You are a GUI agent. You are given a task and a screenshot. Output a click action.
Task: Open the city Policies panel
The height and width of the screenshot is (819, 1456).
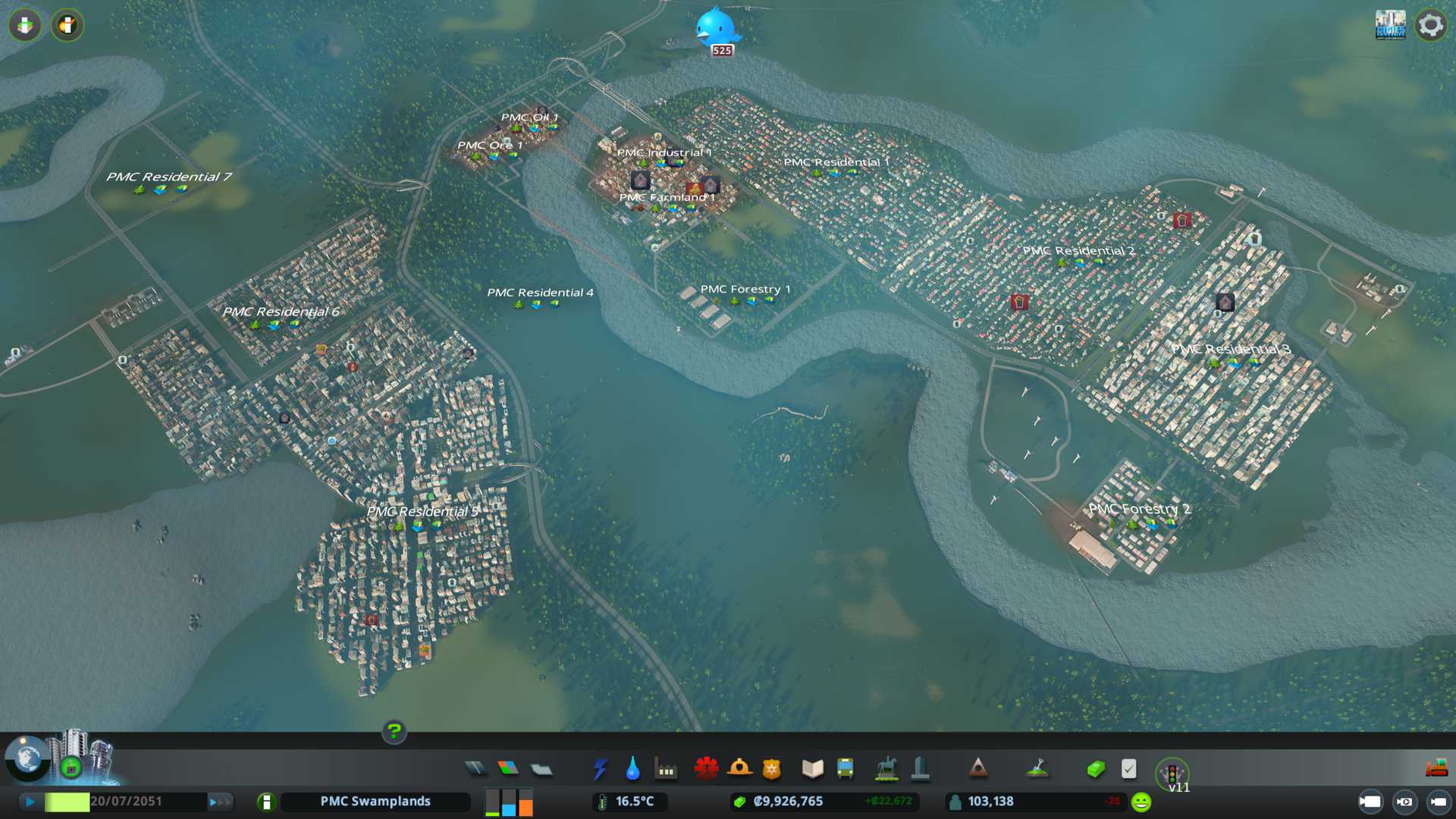[1128, 769]
